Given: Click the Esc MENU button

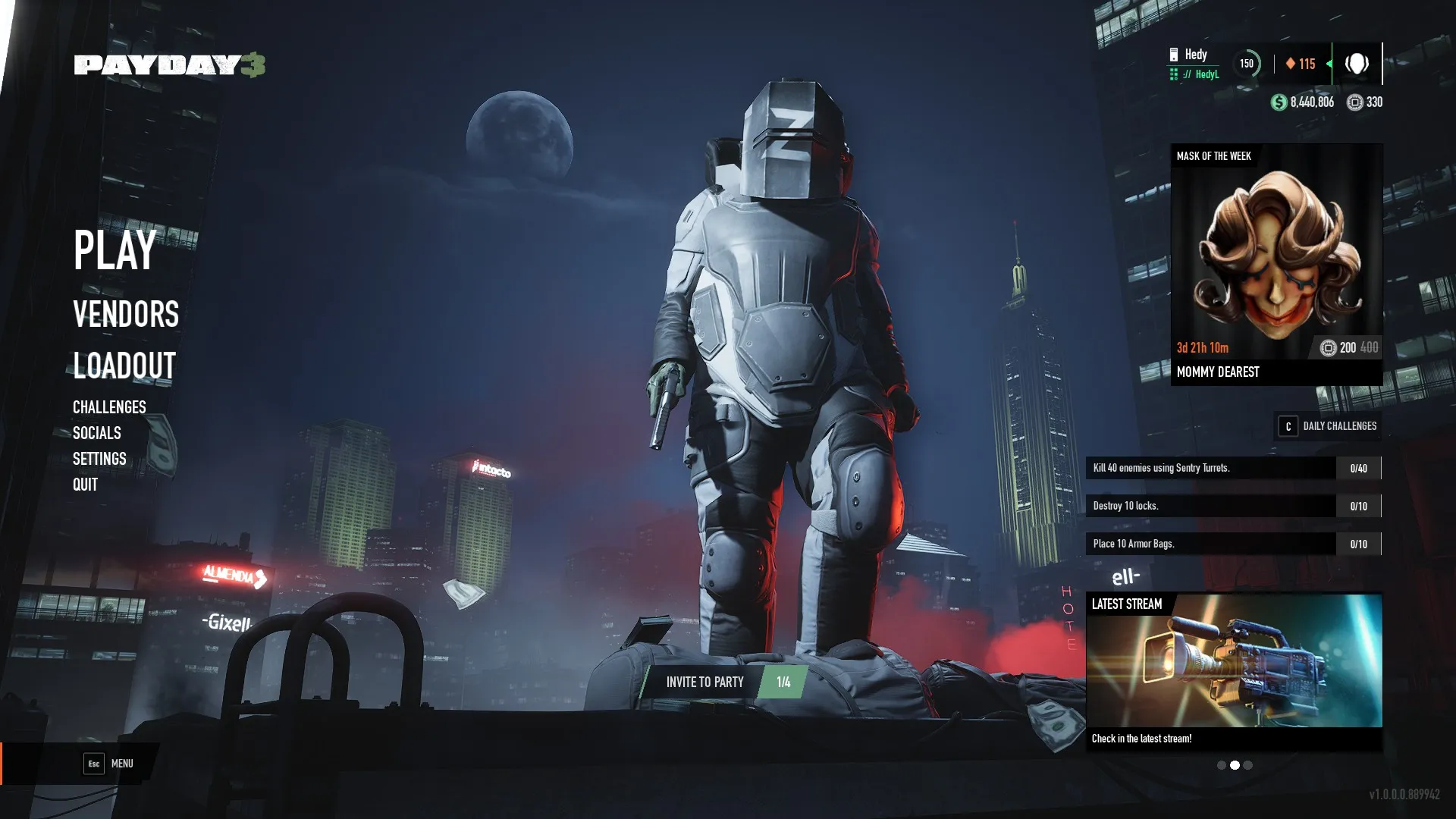Looking at the screenshot, I should click(x=108, y=764).
